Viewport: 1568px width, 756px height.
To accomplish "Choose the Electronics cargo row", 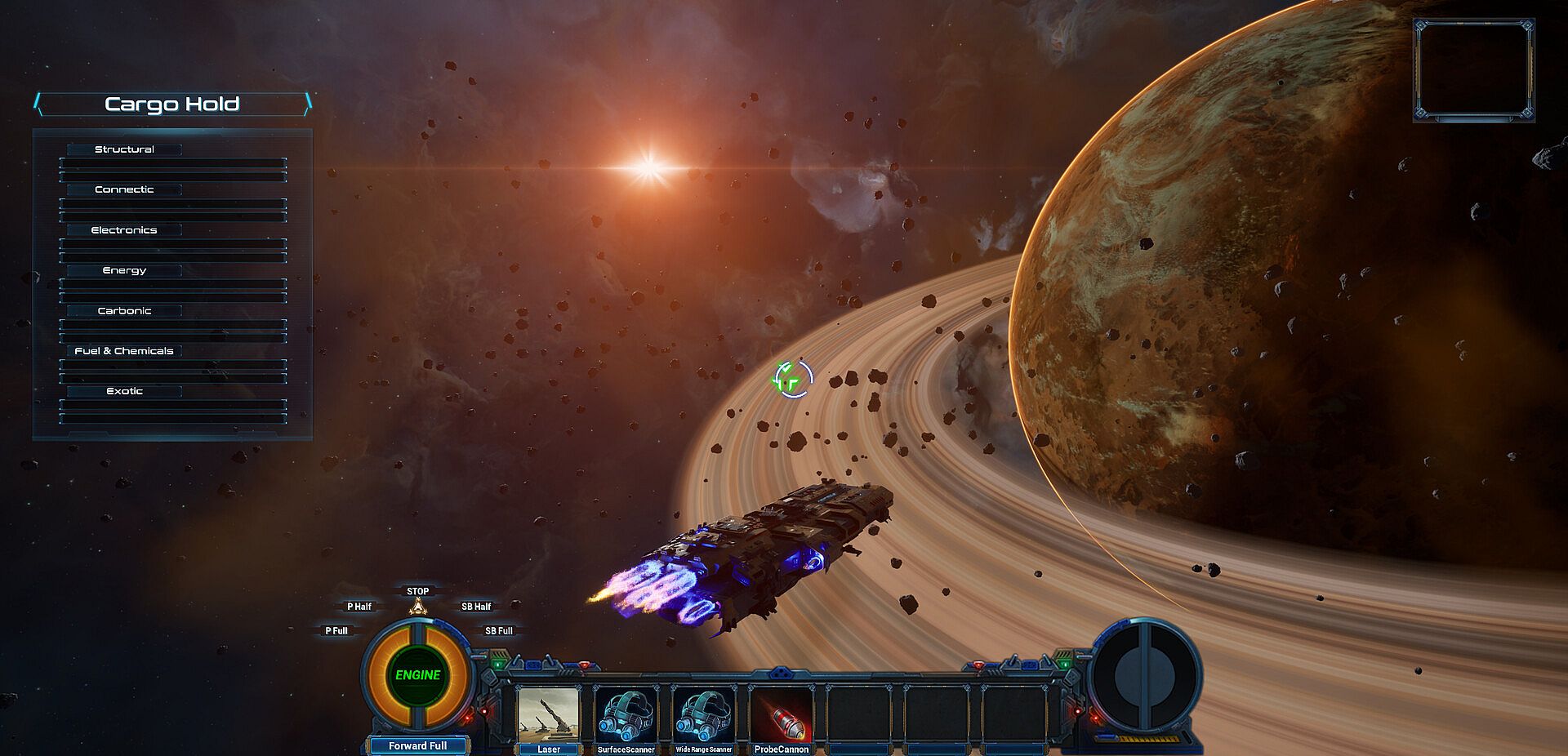I will tap(124, 230).
